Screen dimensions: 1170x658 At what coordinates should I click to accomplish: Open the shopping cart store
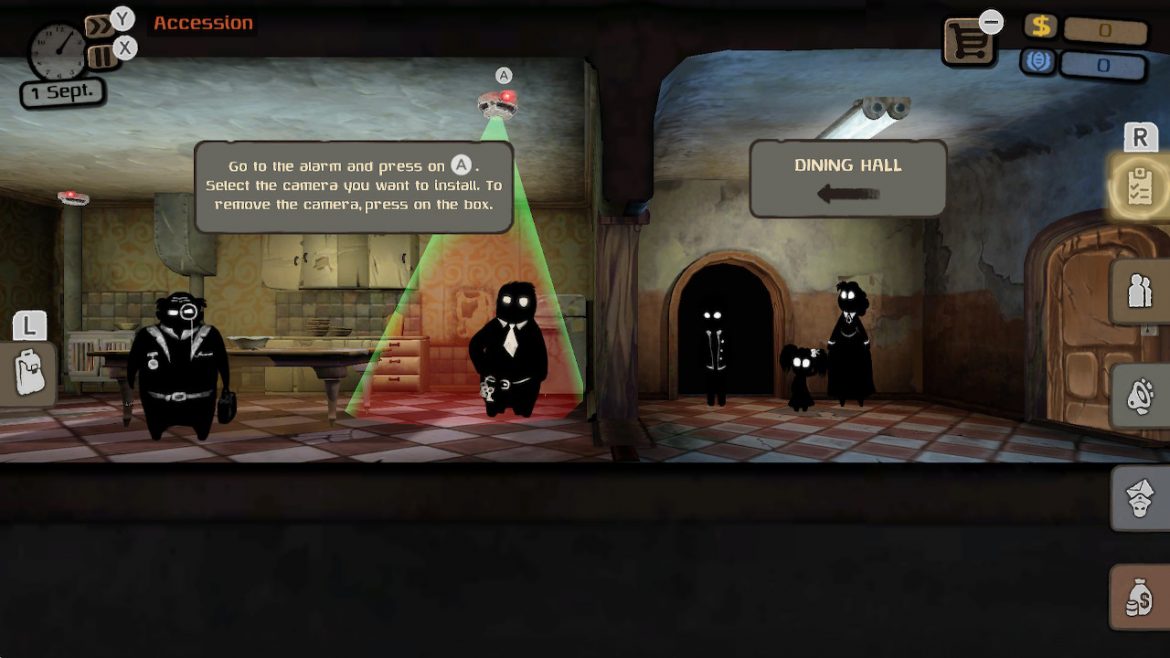(x=968, y=43)
